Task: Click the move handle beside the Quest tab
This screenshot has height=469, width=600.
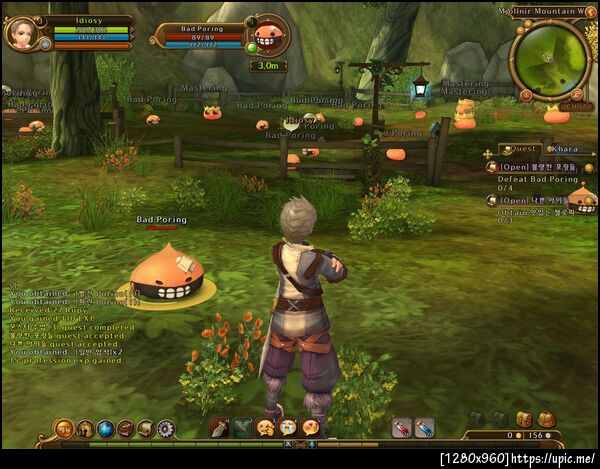Action: point(488,153)
